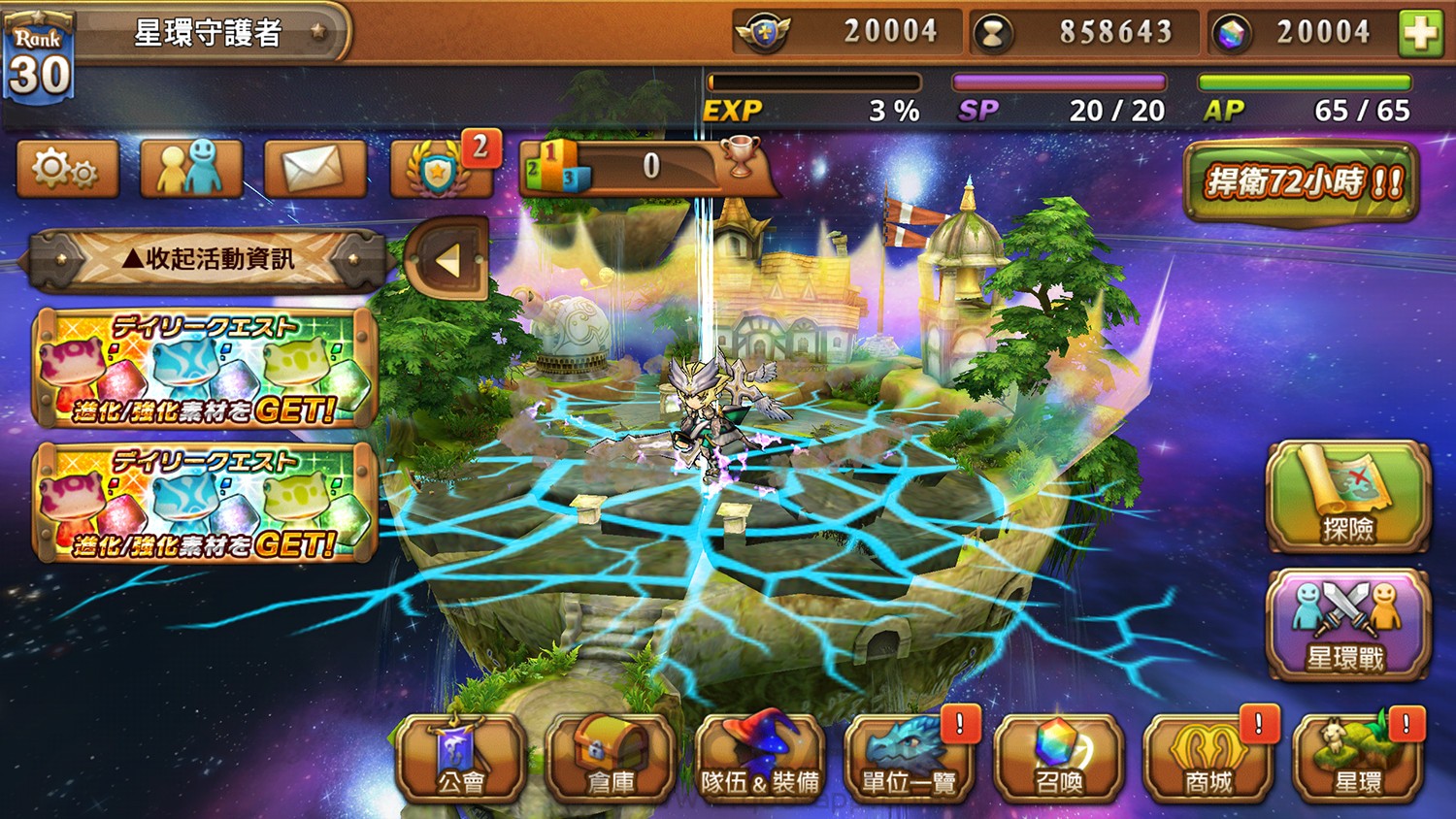Screen dimensions: 1456x819
Task: Check the mail envelope inbox
Action: 314,169
